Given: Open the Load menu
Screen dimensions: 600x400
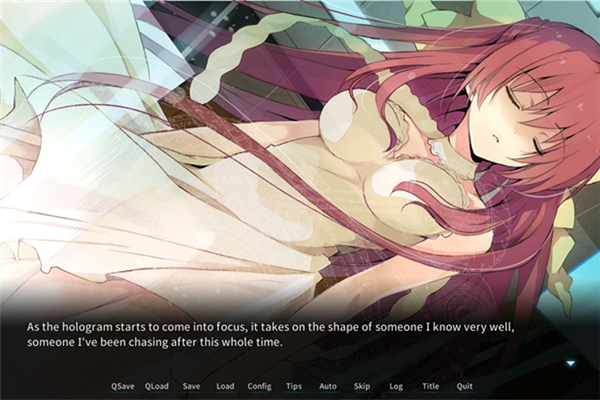Looking at the screenshot, I should (x=225, y=386).
